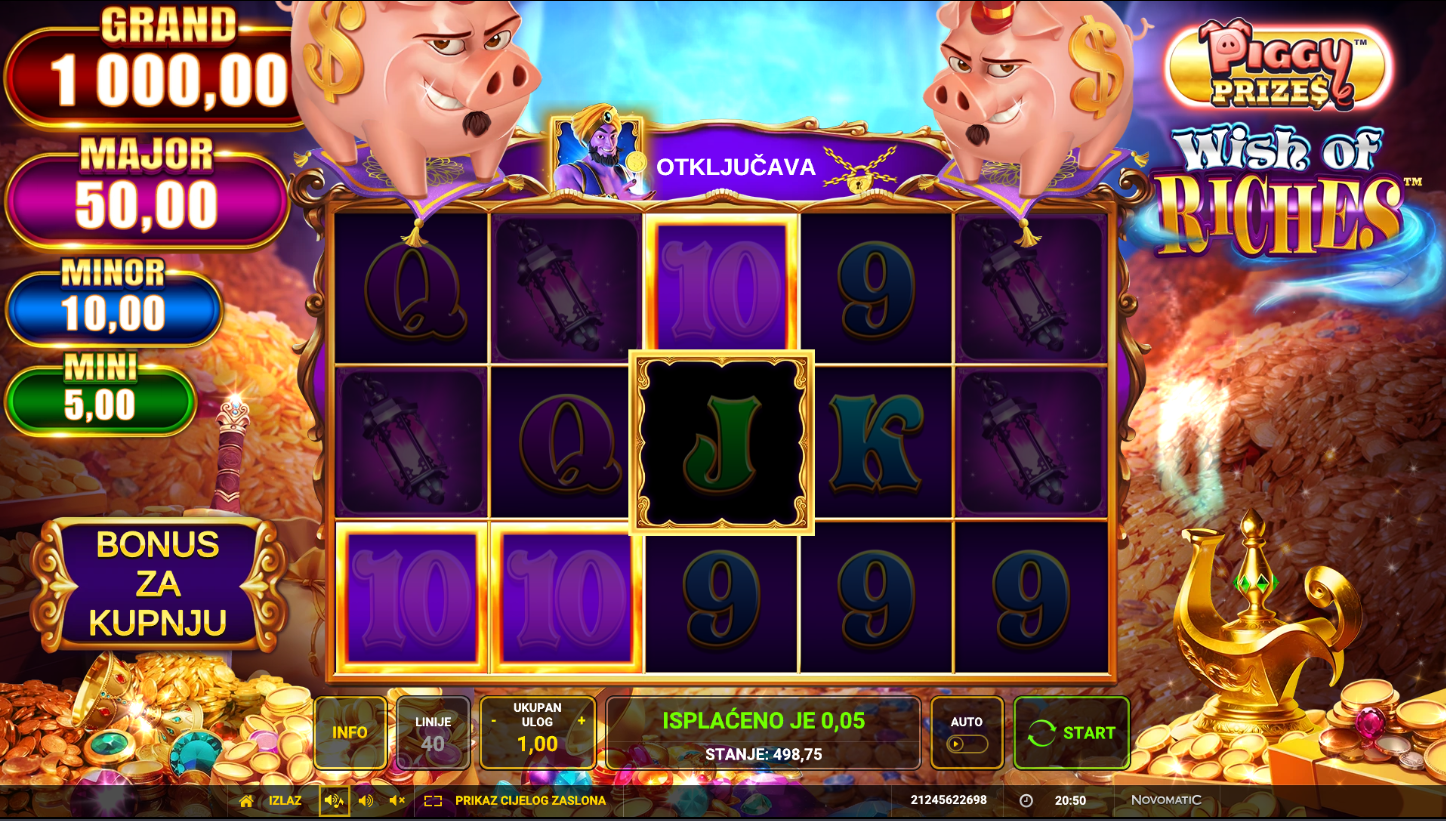
Task: Open the INFO paytable
Action: point(350,733)
